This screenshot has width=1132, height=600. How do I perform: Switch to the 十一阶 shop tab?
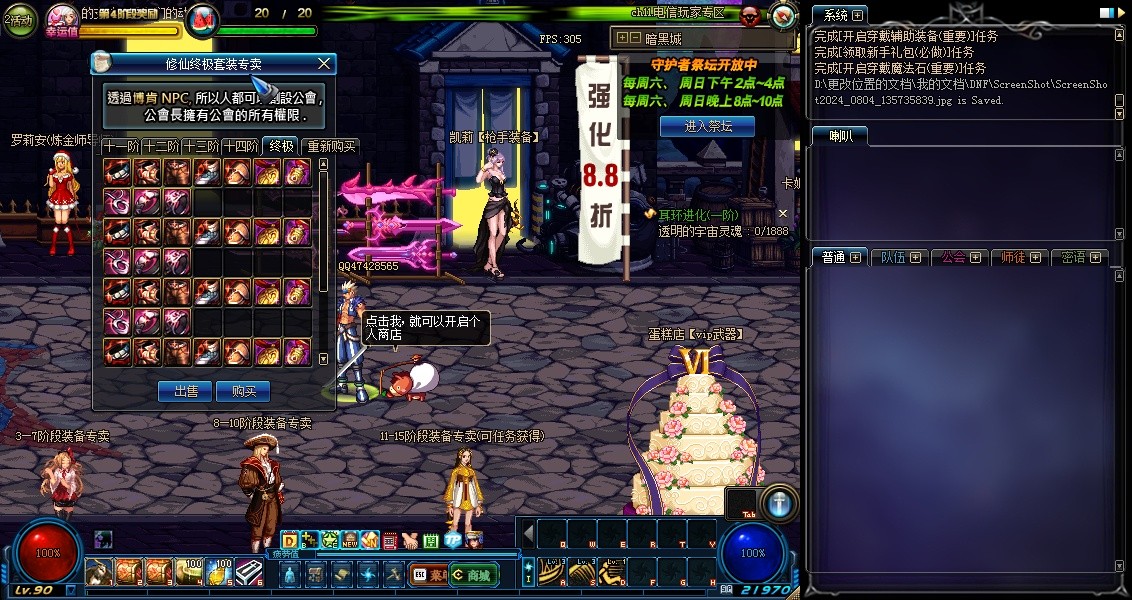click(120, 146)
